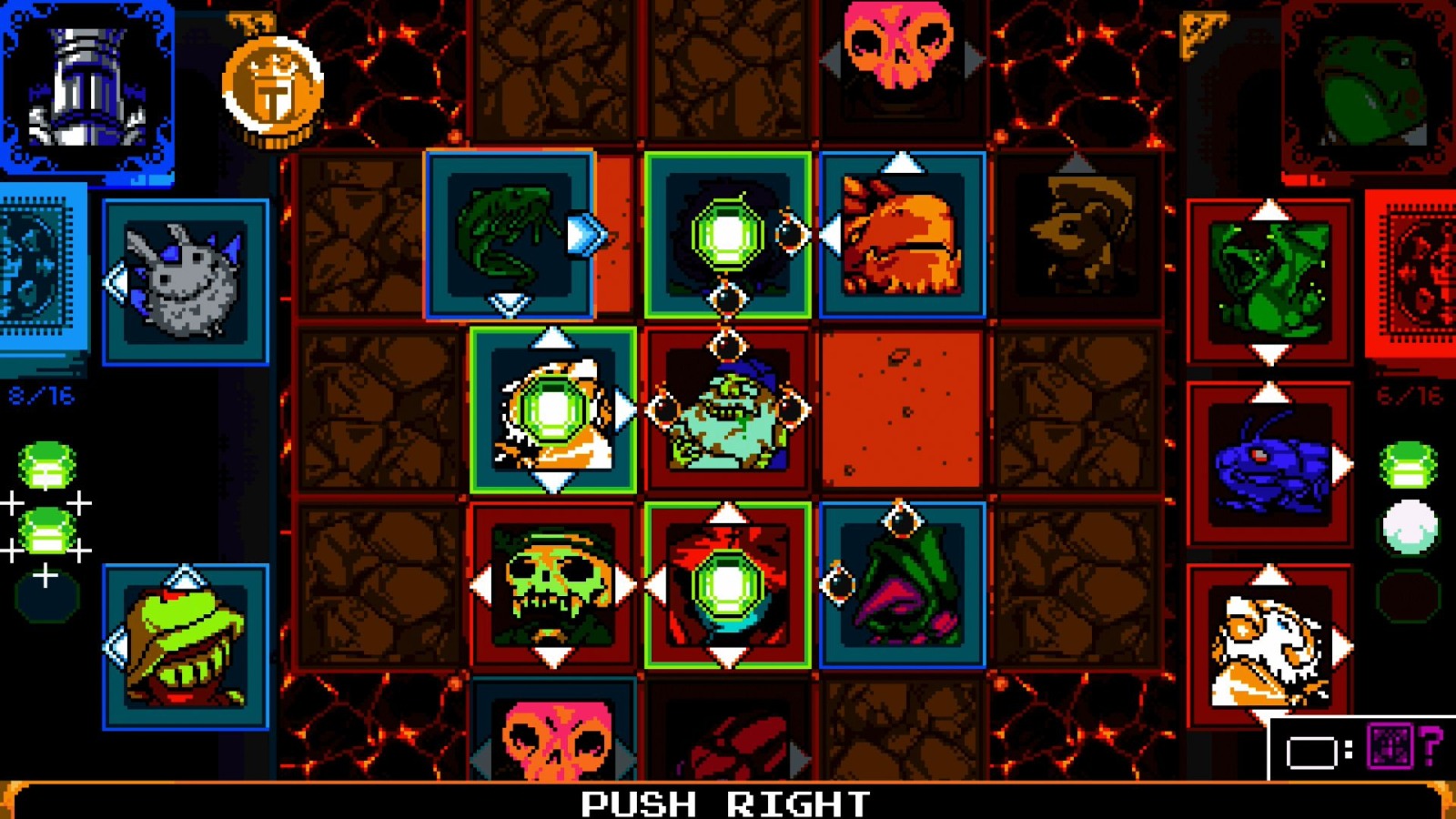Select the blue deck panel on the left edge

click(x=36, y=264)
